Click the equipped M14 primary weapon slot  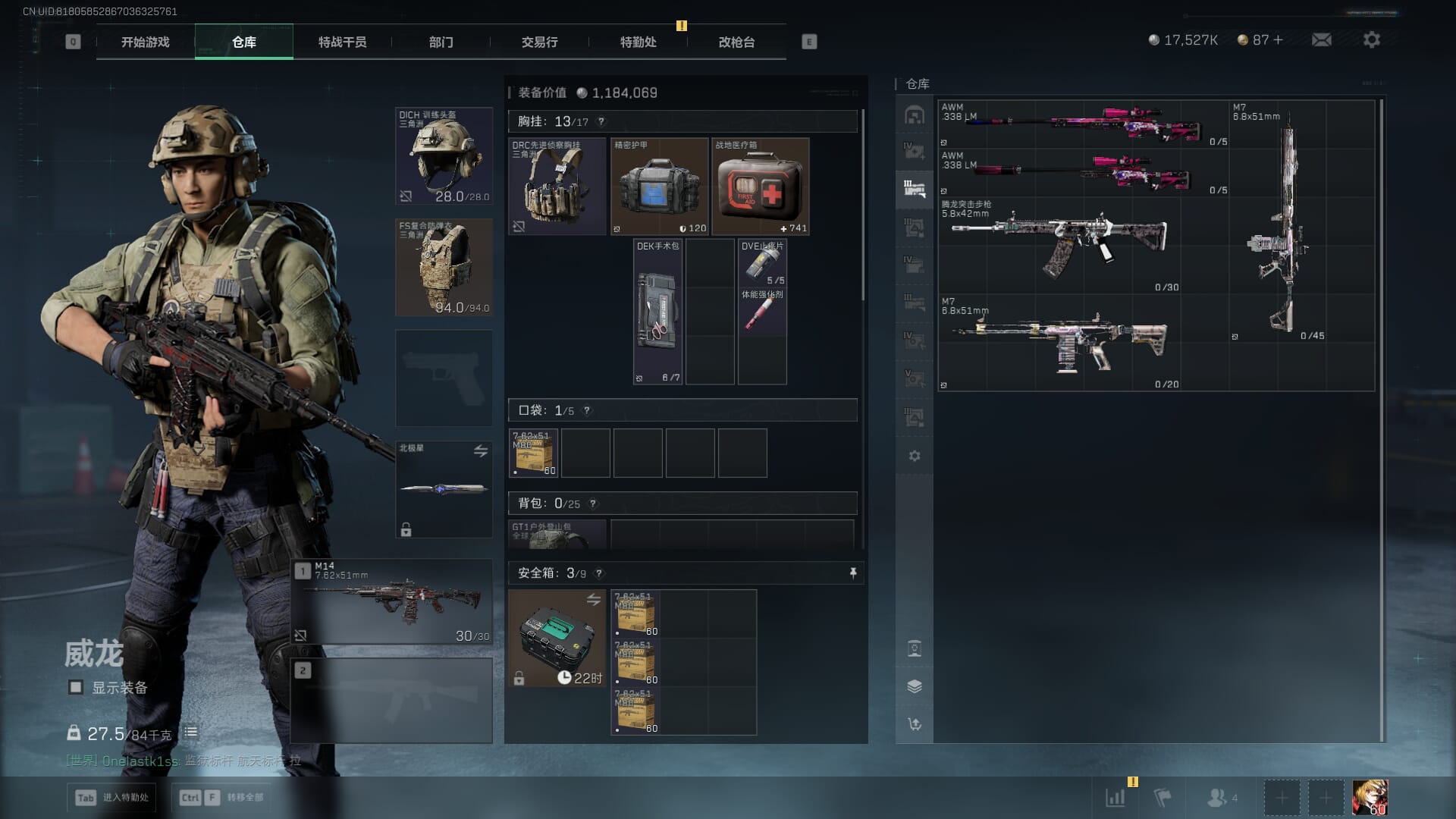pyautogui.click(x=392, y=602)
